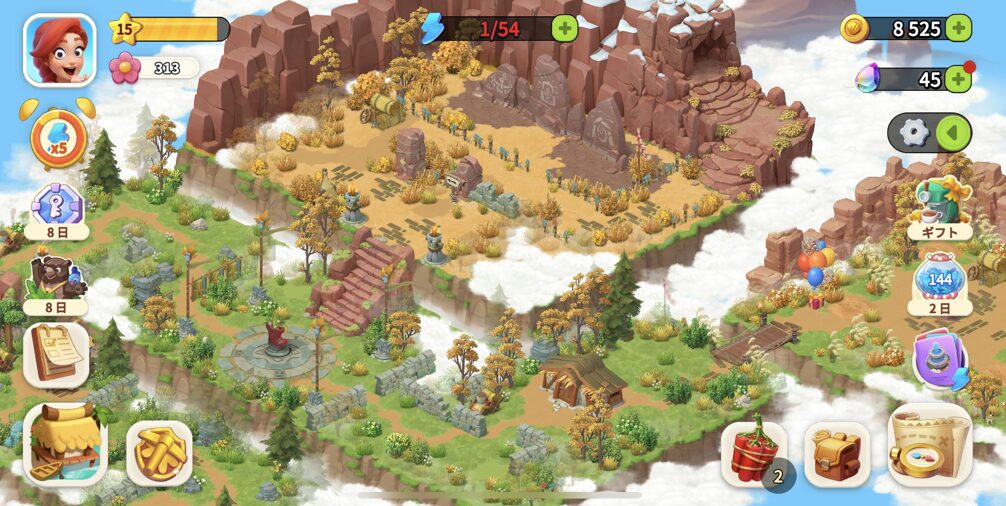The image size is (1006, 506).
Task: Open the world map with compass
Action: pyautogui.click(x=929, y=445)
